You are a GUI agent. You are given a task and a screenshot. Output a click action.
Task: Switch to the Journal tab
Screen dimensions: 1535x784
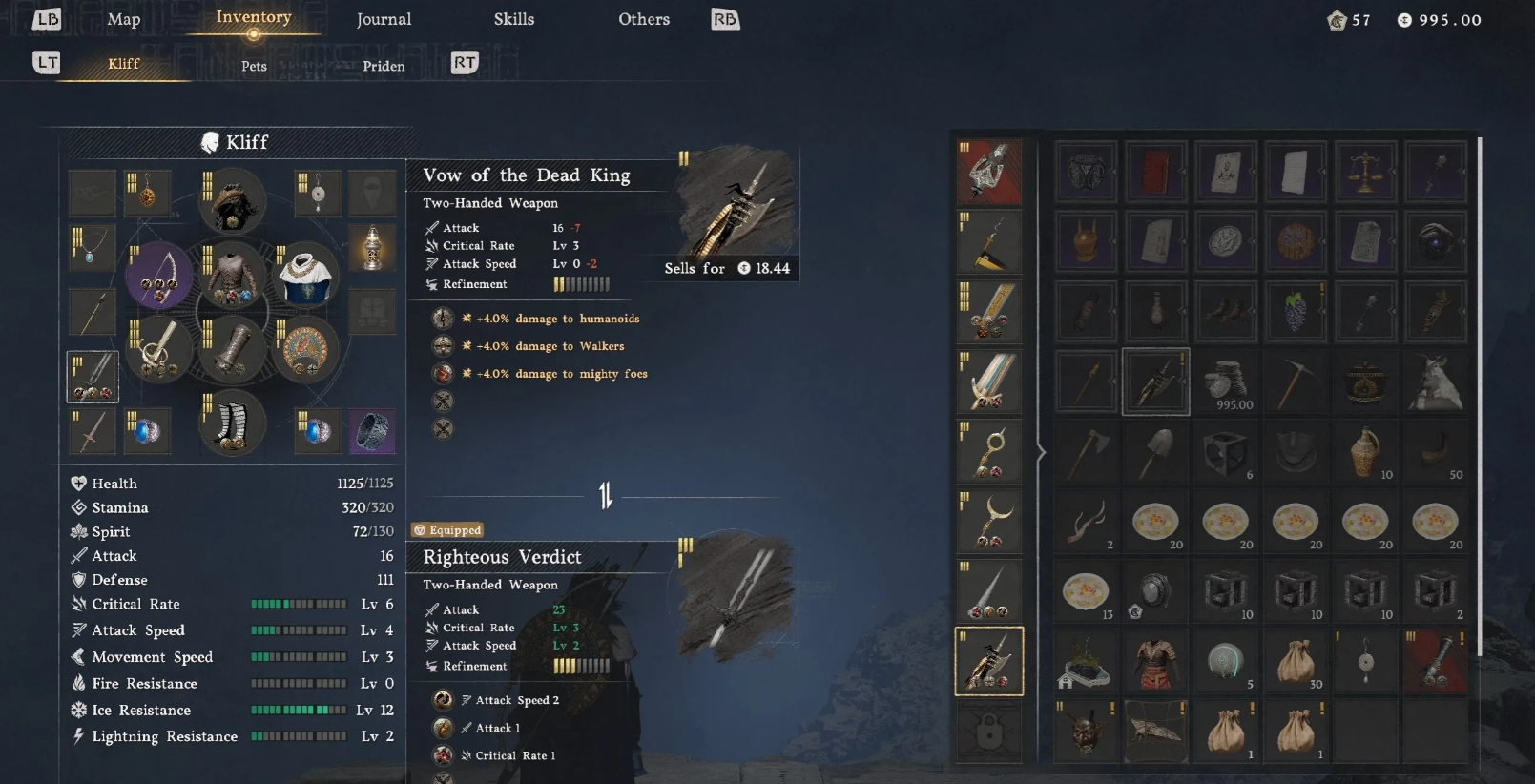(x=384, y=19)
